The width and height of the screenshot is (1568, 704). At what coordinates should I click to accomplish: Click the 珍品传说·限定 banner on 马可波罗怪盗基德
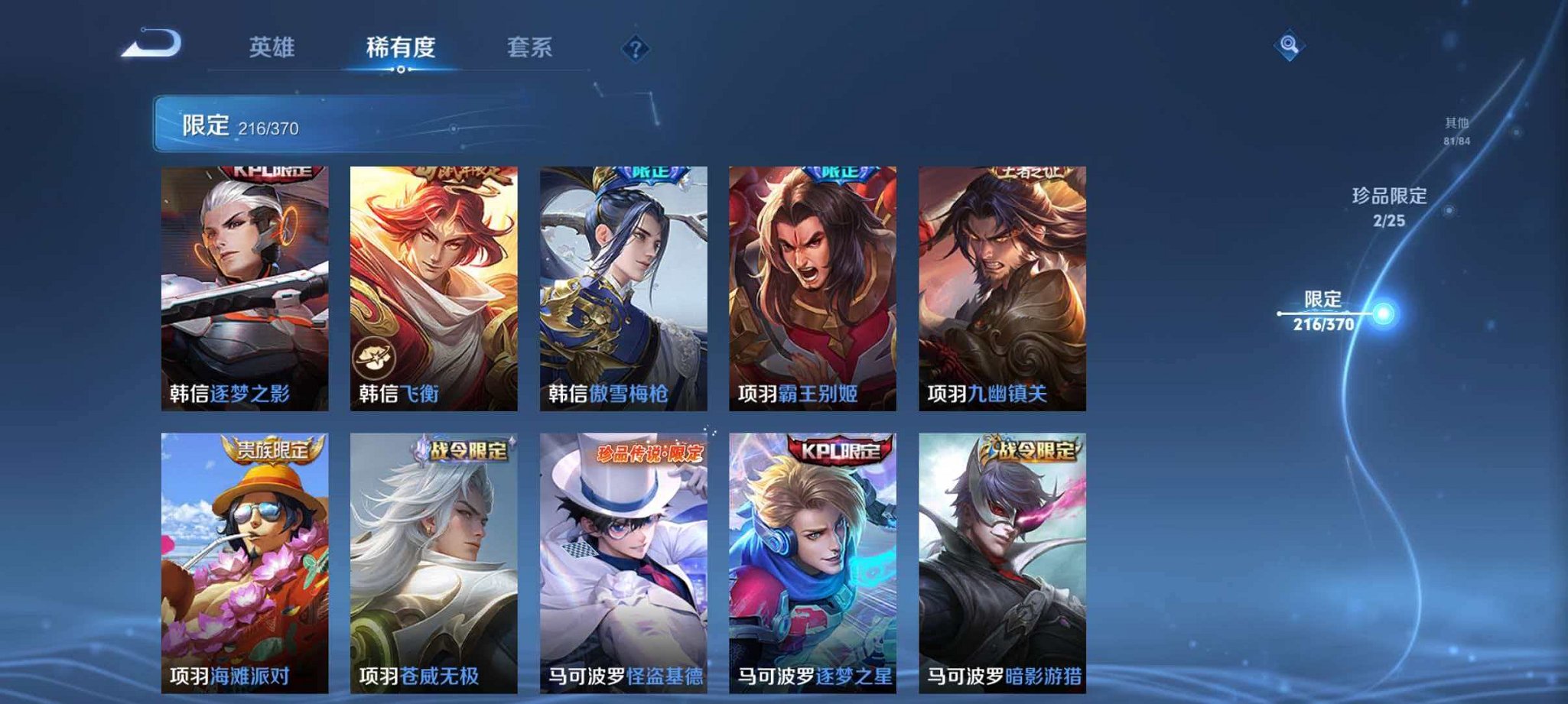649,453
